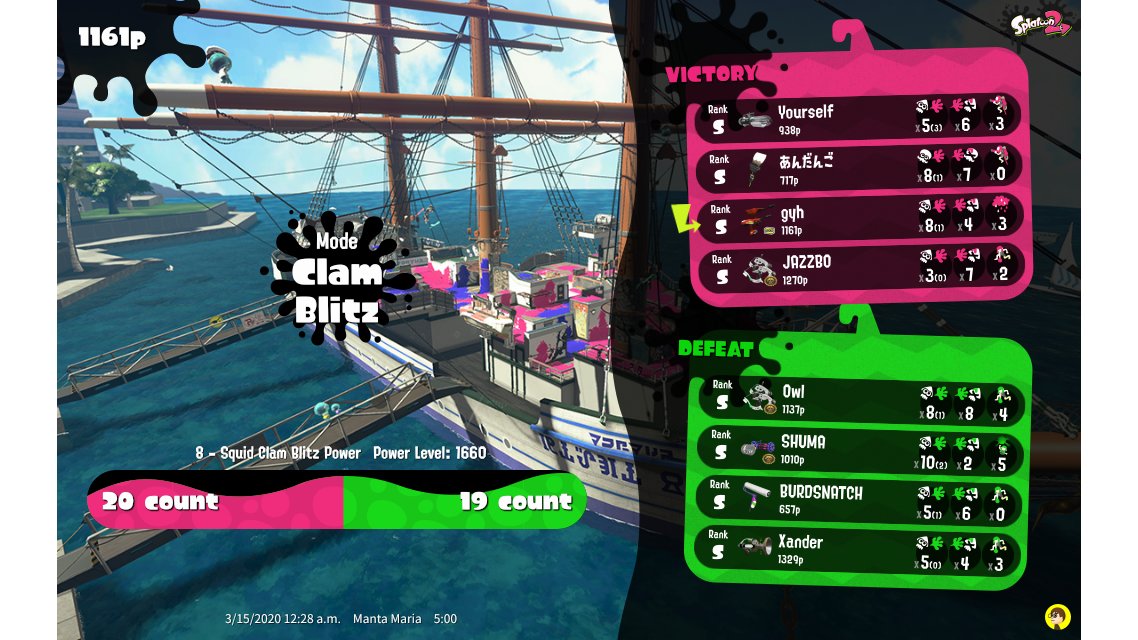
Task: Select the Yourself player row
Action: tap(860, 117)
